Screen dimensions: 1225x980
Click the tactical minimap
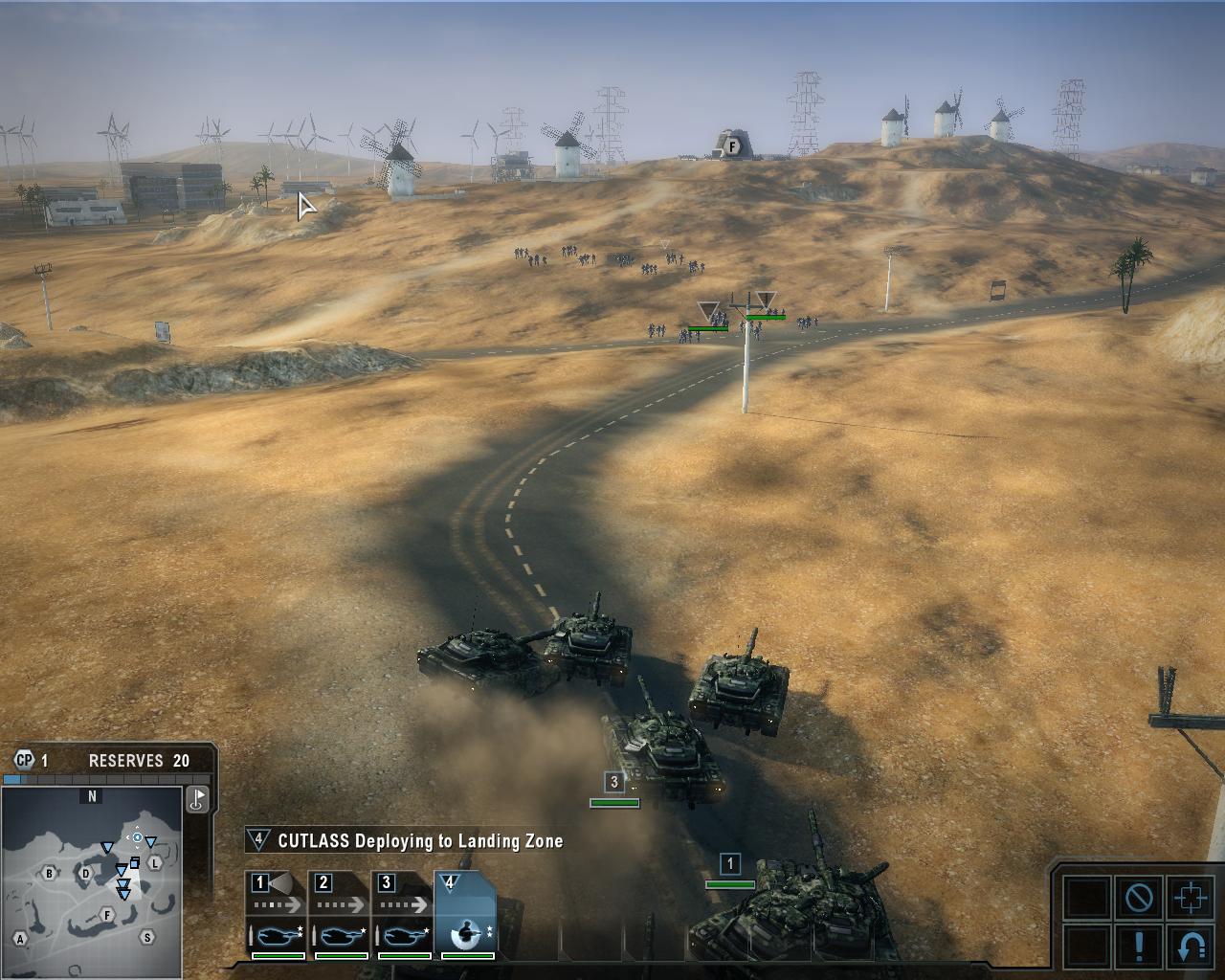pyautogui.click(x=92, y=880)
